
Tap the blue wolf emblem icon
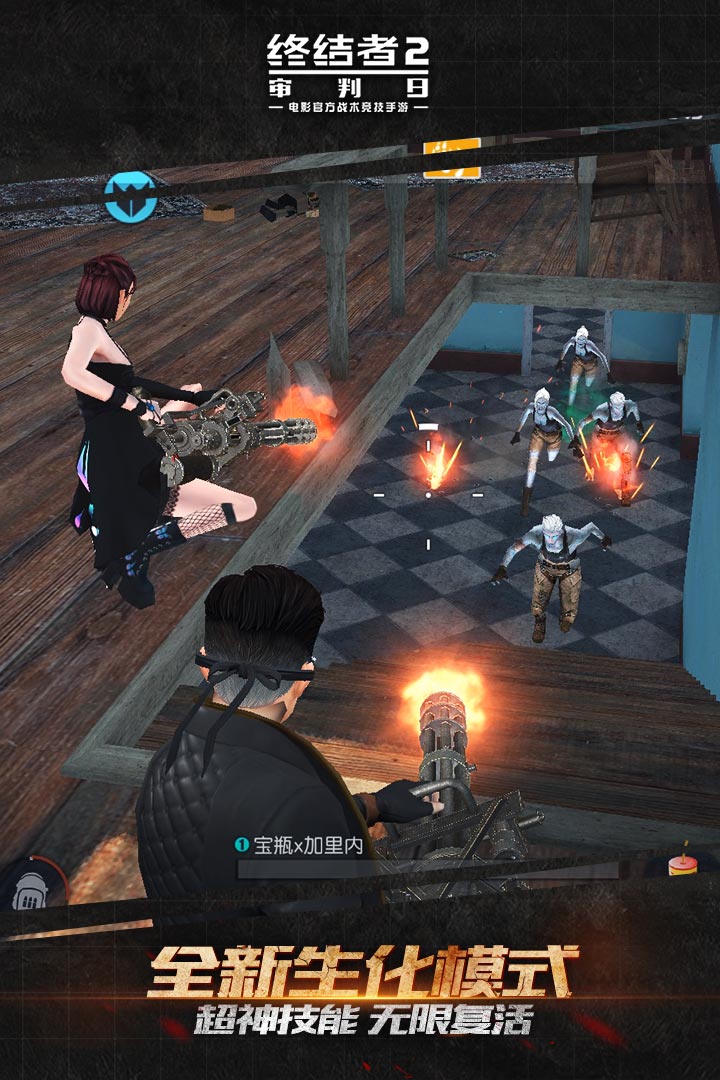[129, 194]
